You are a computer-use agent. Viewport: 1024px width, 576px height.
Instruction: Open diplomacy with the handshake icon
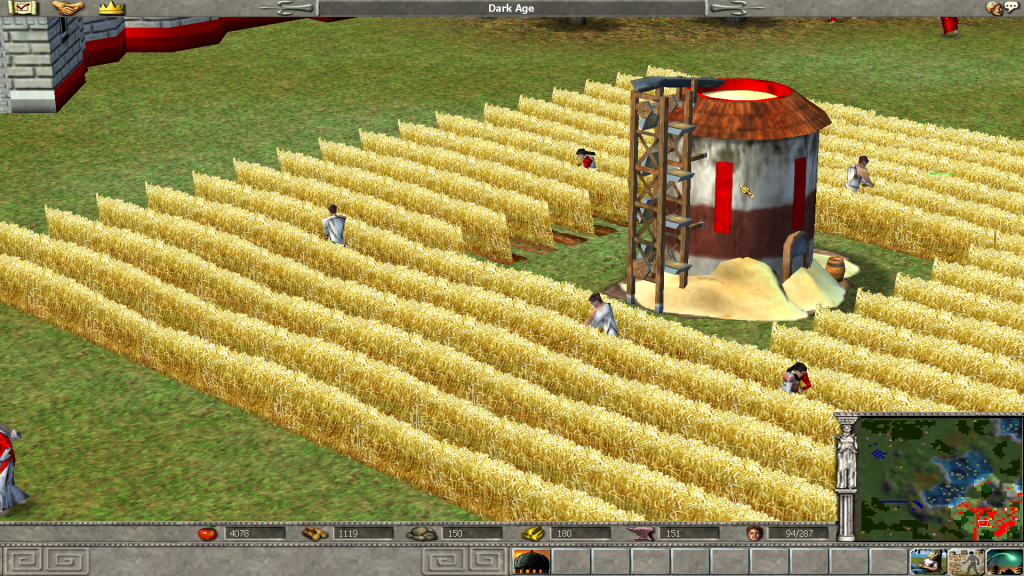(x=67, y=8)
